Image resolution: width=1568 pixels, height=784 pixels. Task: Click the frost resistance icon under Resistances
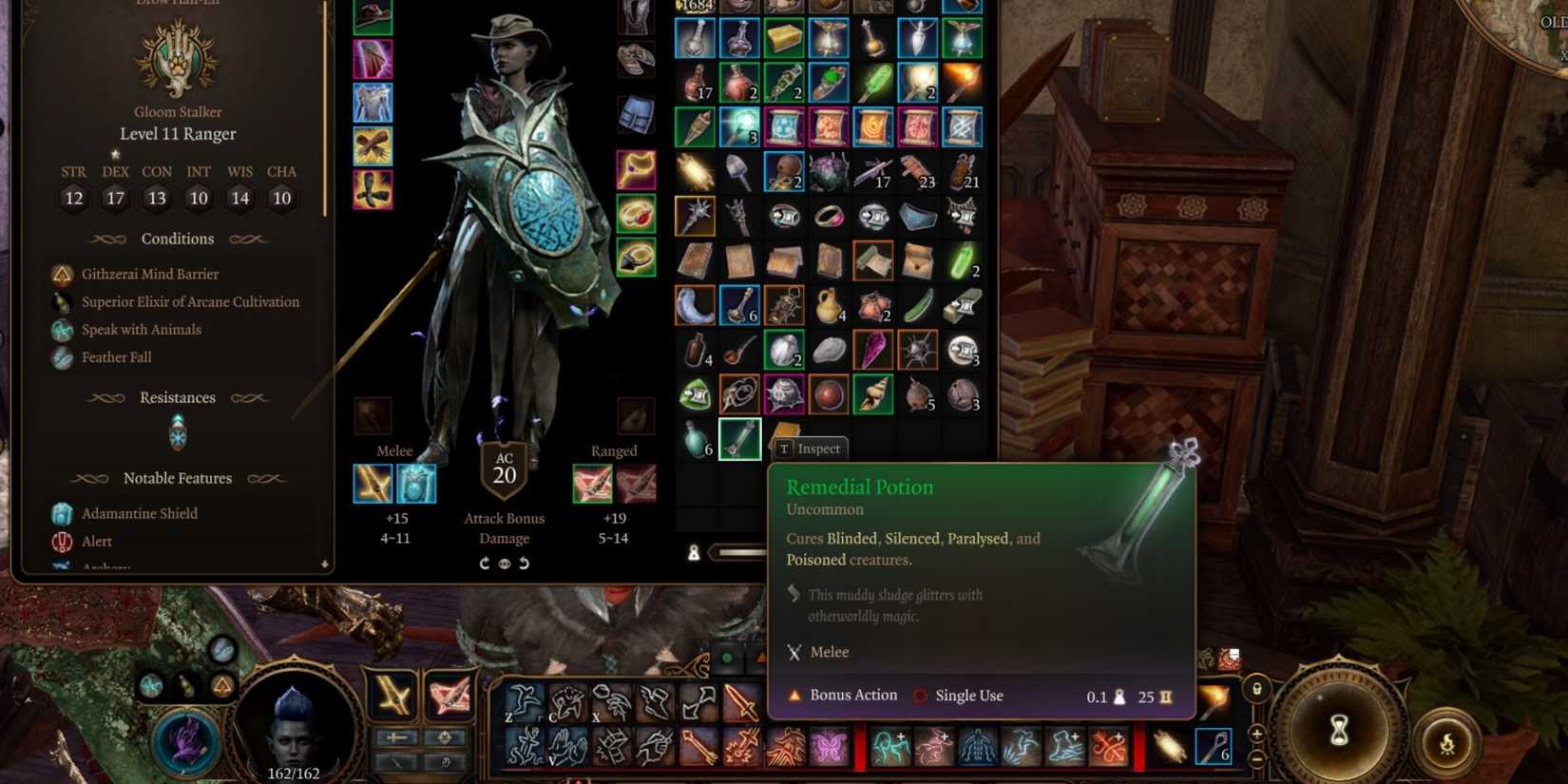click(177, 433)
